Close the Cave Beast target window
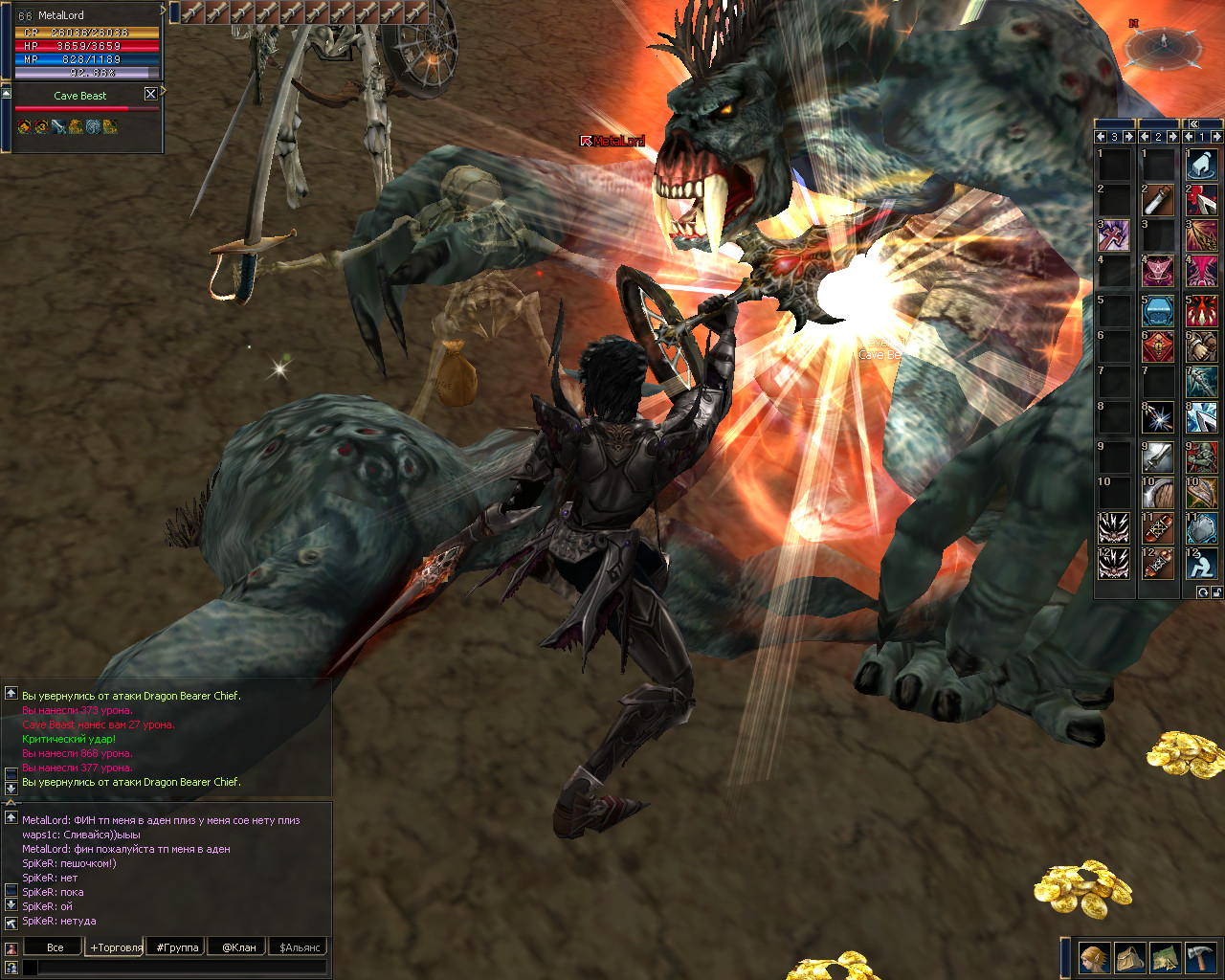1225x980 pixels. click(x=150, y=94)
